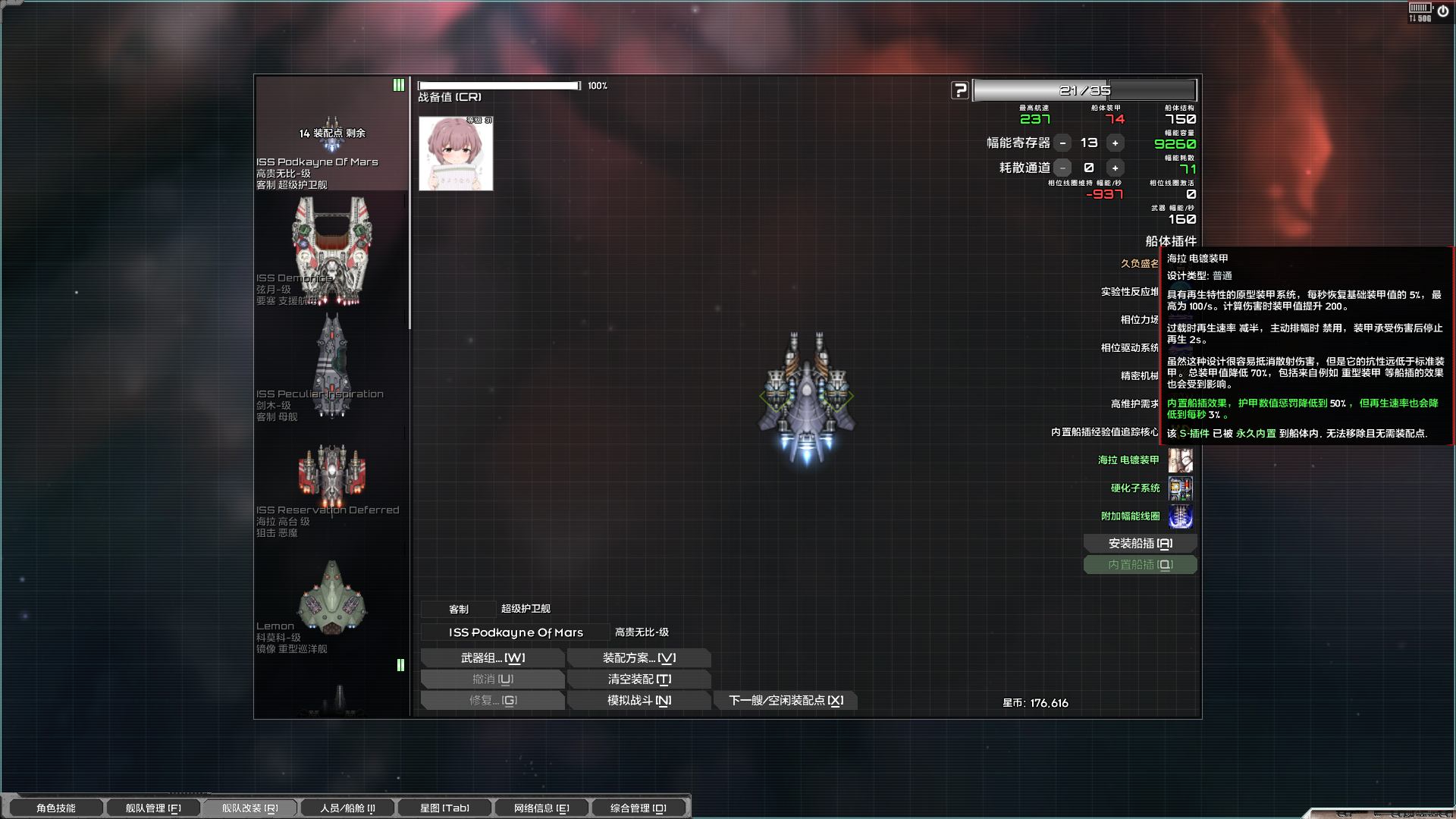Viewport: 1456px width, 819px height.
Task: Increase 幅能寄存器 with the plus button
Action: point(1115,143)
